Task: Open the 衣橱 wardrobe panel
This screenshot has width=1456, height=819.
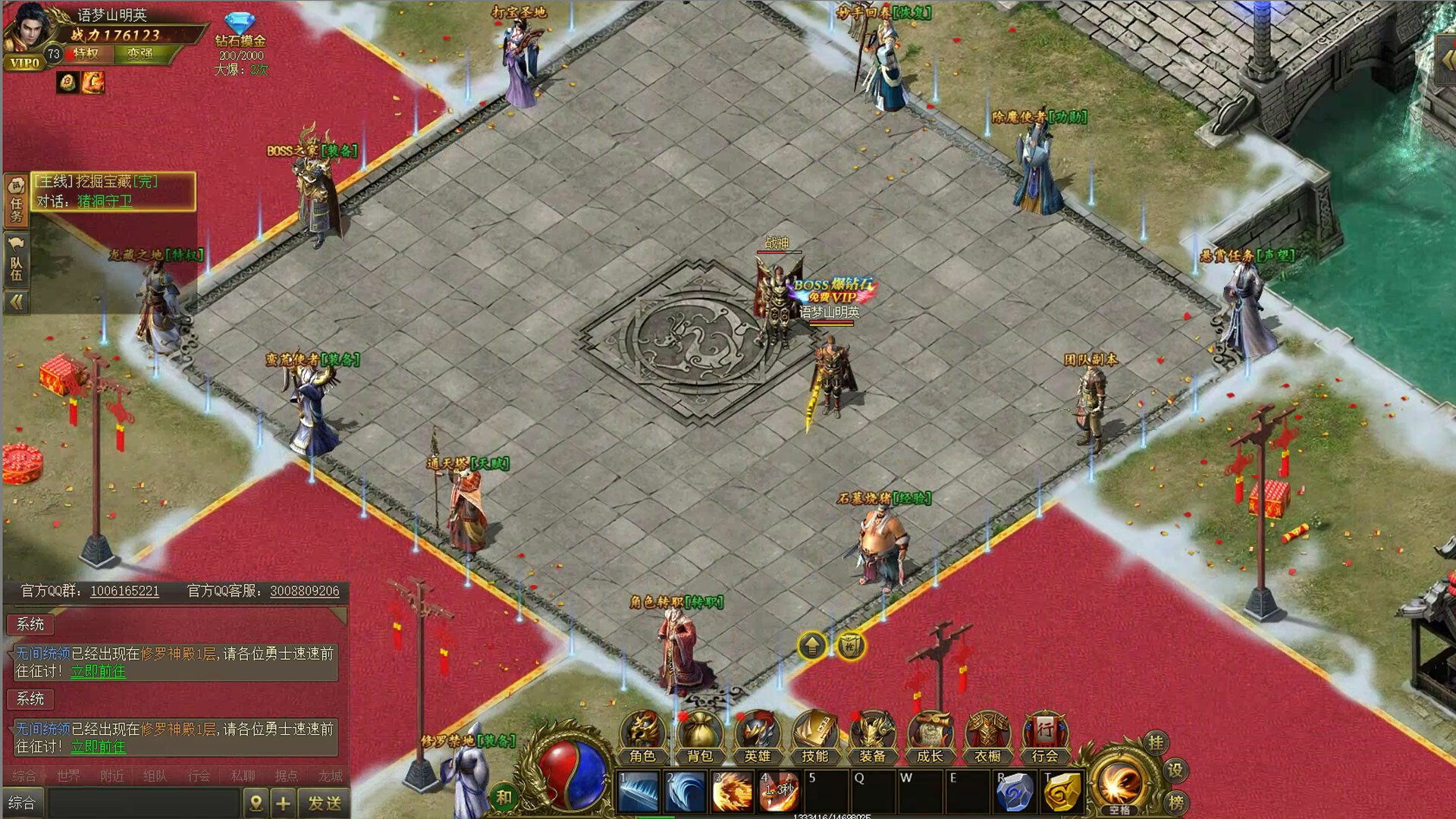Action: click(988, 736)
